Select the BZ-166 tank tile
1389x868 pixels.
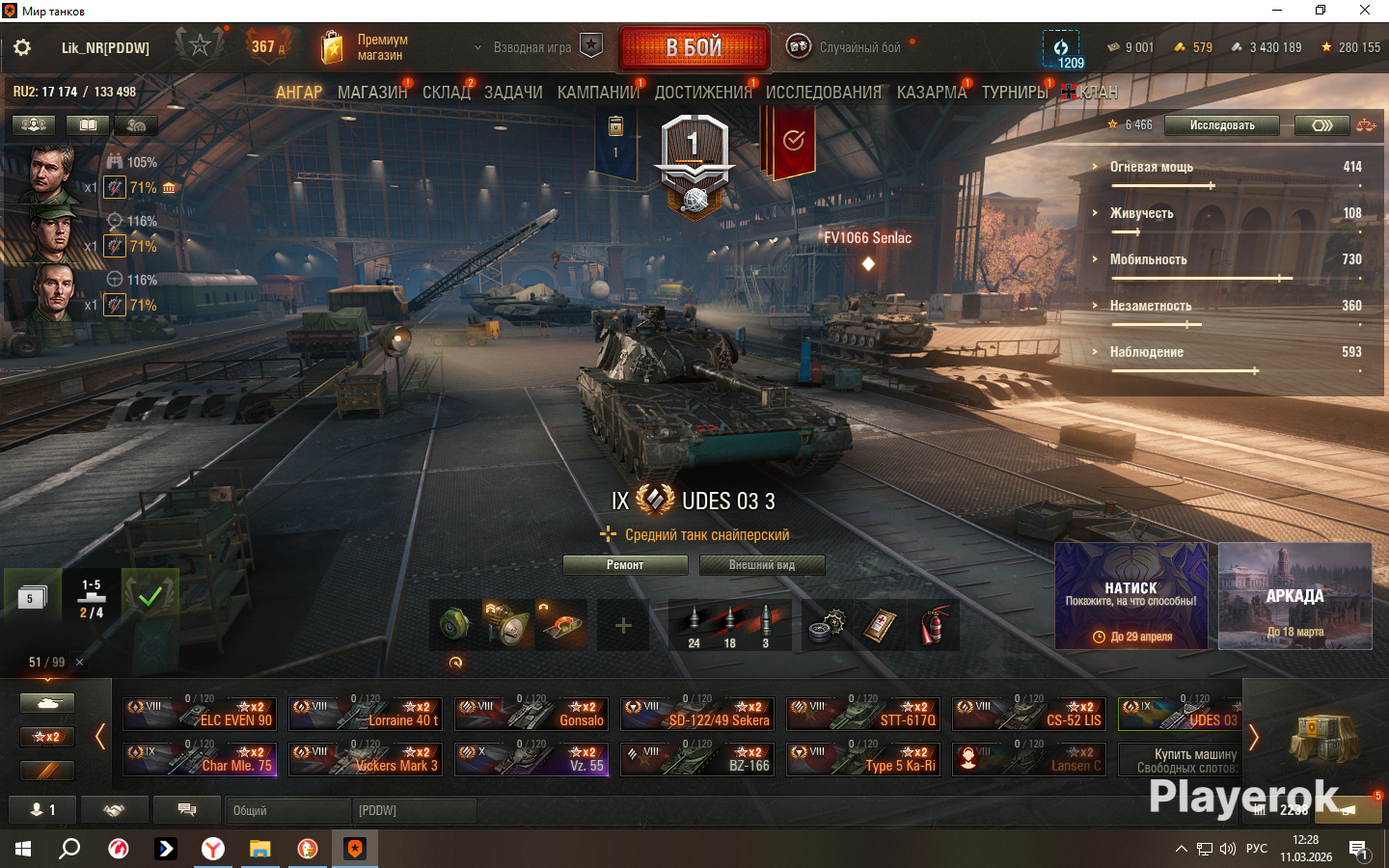coord(697,759)
